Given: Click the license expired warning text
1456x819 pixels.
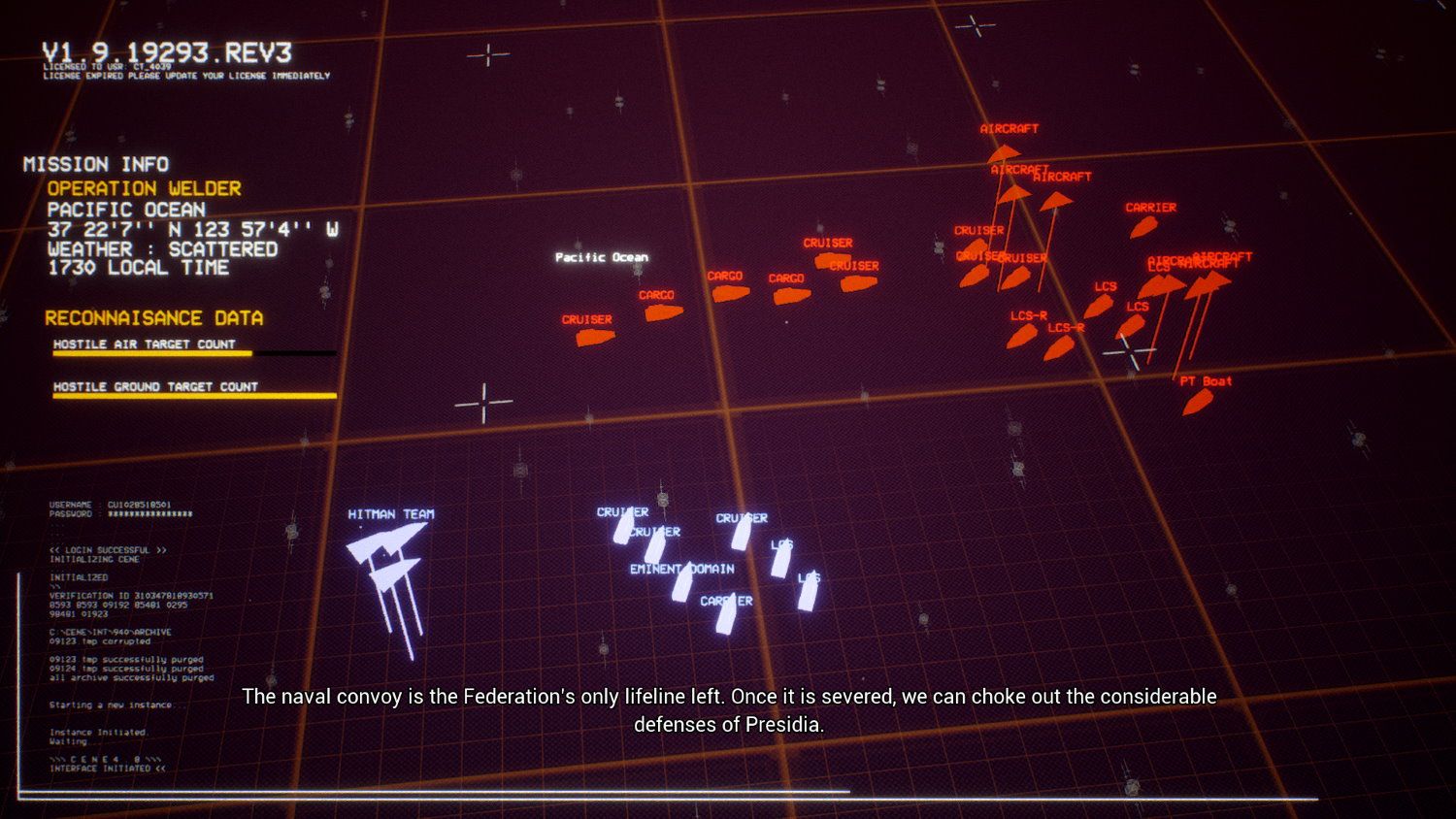Looking at the screenshot, I should coord(187,76).
